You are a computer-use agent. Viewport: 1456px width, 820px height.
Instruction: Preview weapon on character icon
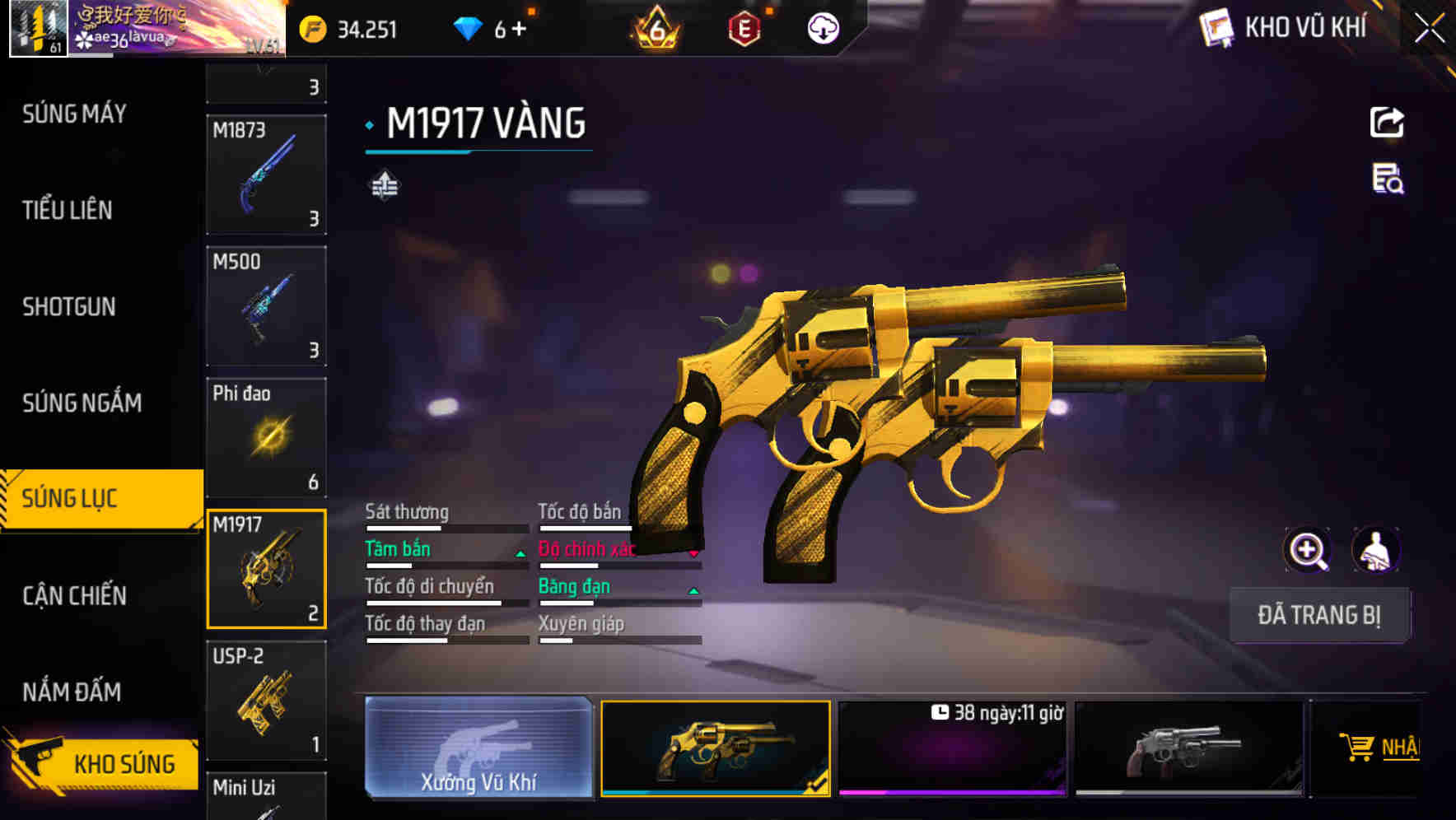tap(1376, 550)
